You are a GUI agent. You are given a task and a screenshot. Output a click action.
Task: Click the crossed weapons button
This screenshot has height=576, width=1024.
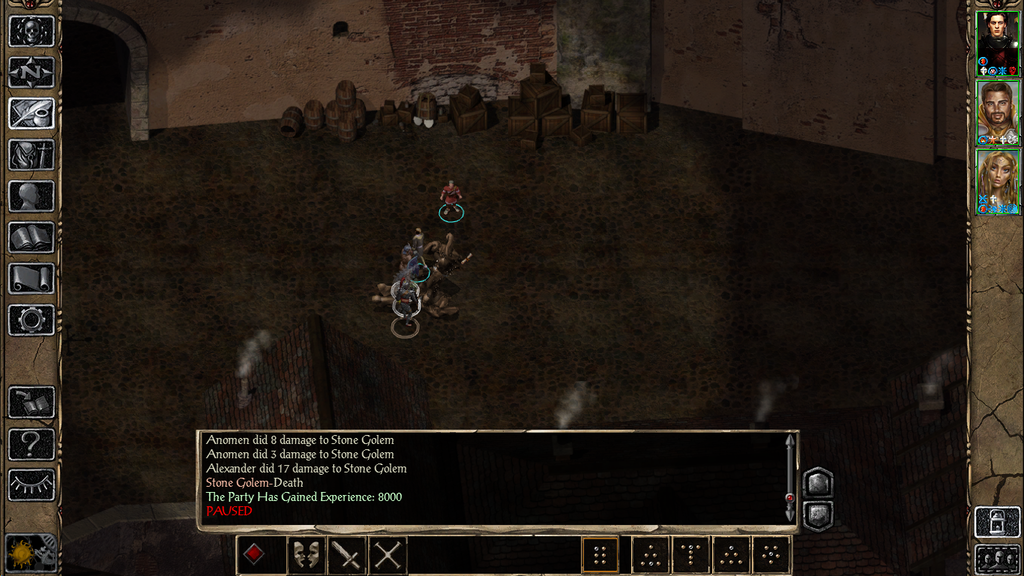[388, 555]
